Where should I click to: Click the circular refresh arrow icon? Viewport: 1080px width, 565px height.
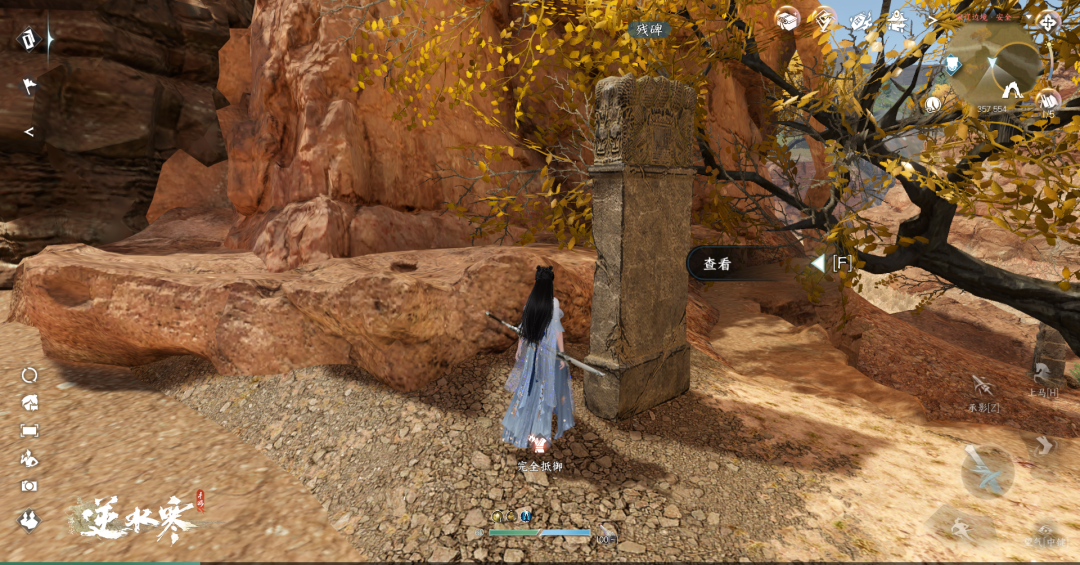[x=29, y=375]
